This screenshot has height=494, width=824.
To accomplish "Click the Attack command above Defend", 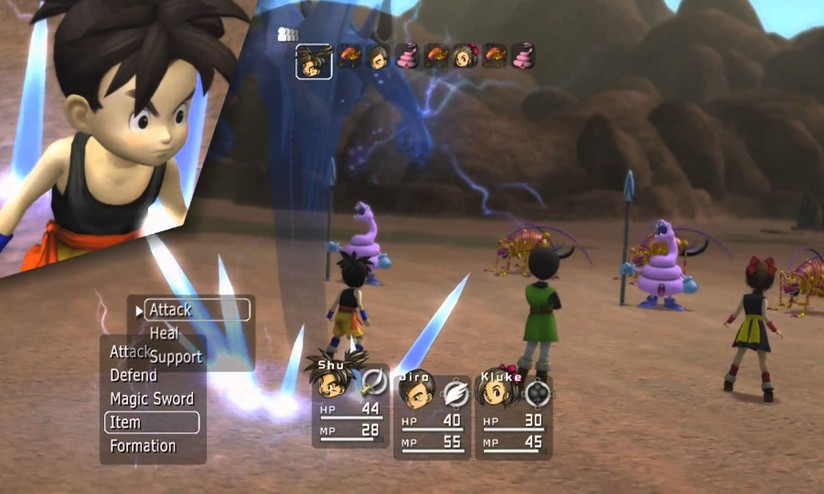I will point(126,352).
